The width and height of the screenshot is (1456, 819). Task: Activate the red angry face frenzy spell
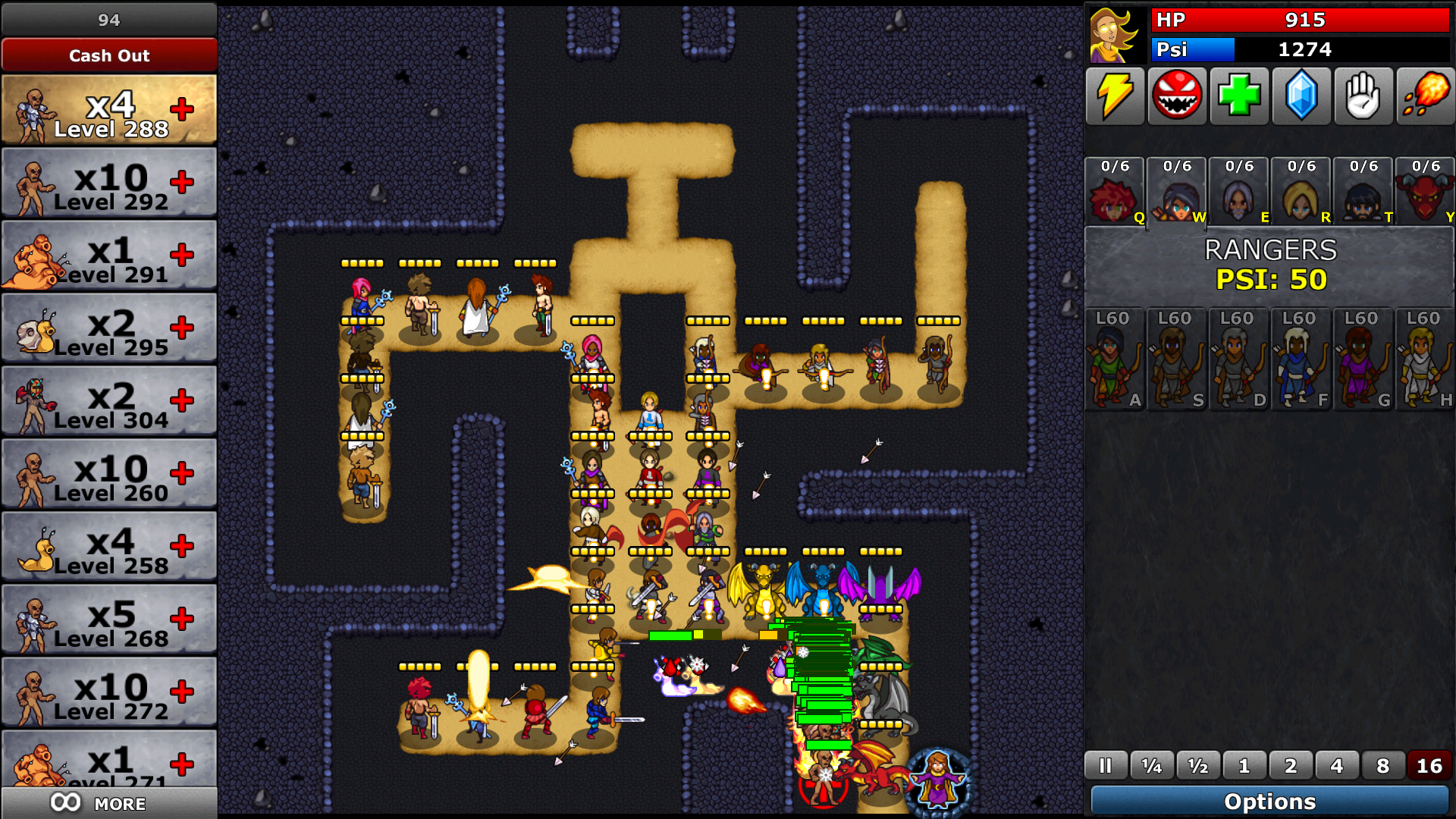pos(1177,96)
